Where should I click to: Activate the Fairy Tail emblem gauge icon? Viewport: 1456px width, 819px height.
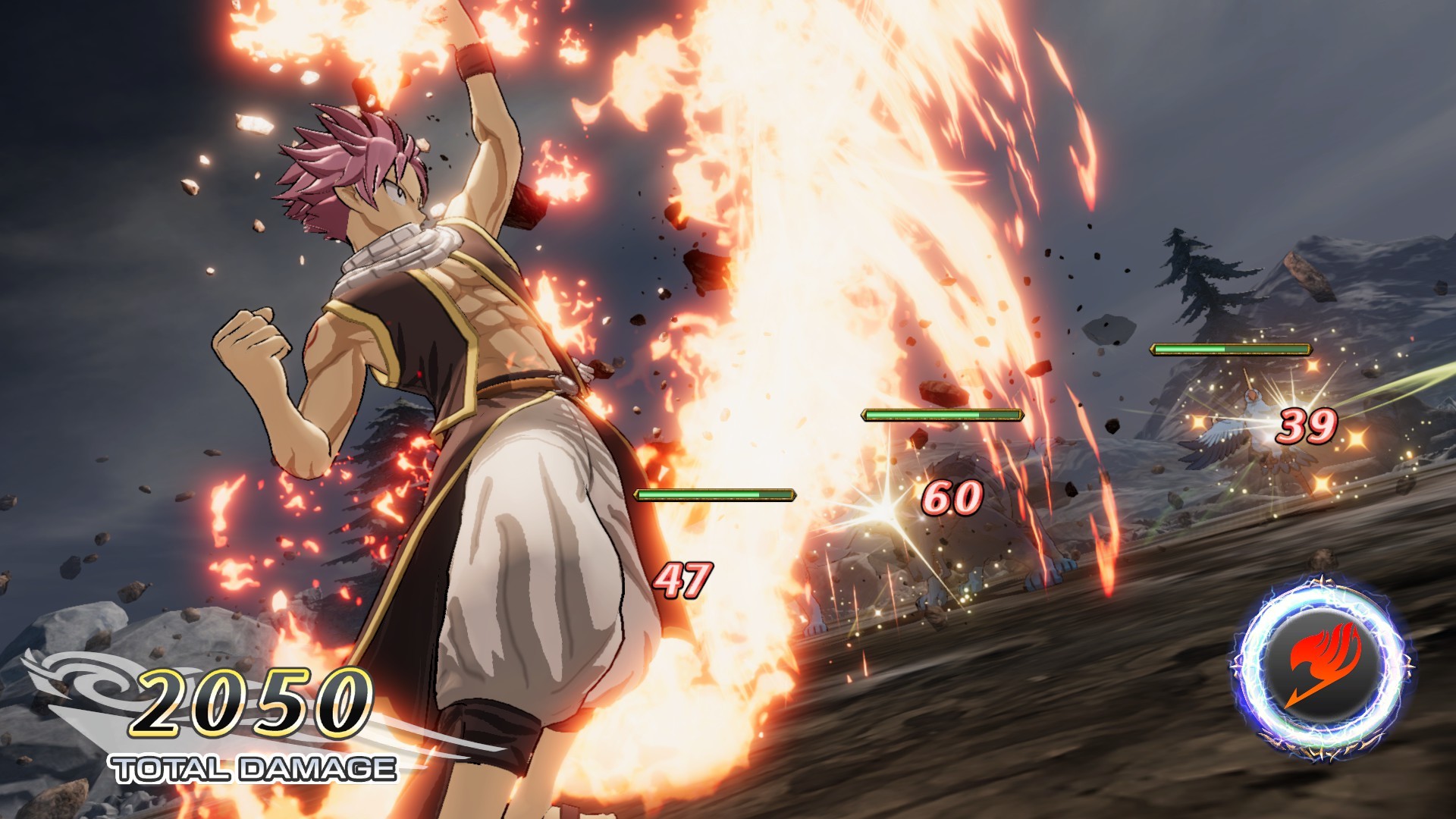[x=1323, y=667]
